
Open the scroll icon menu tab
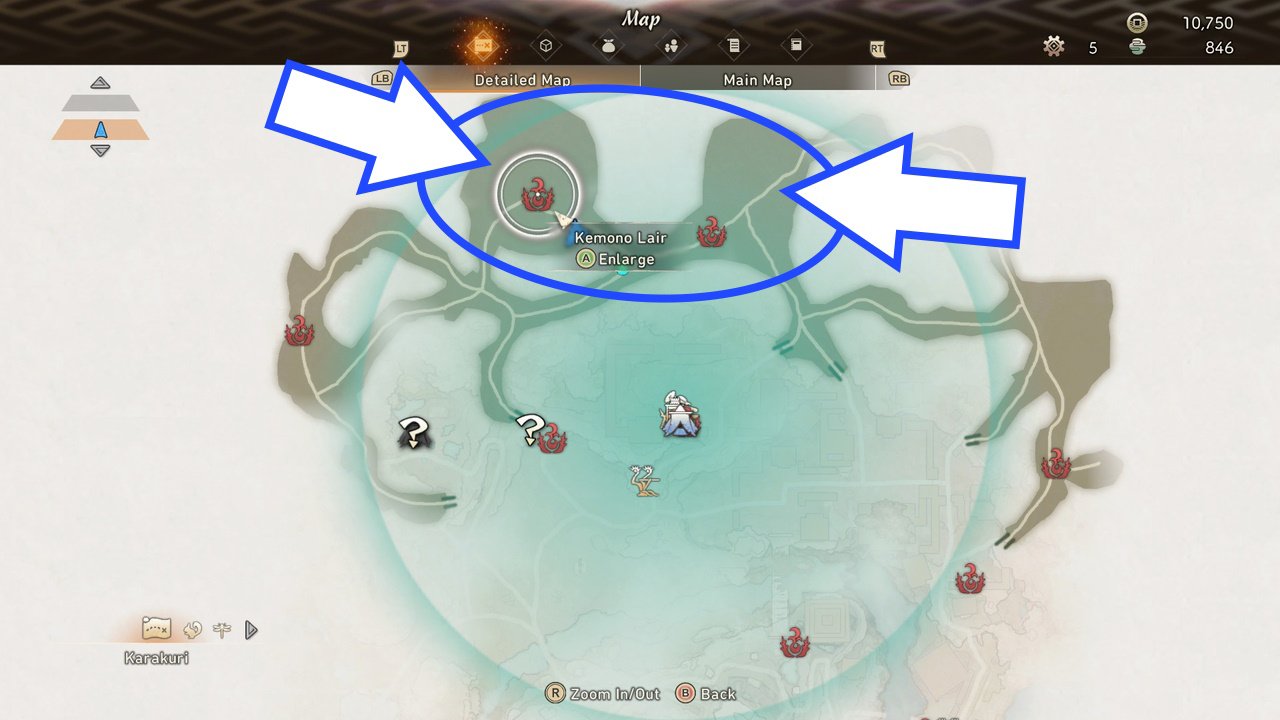coord(733,45)
